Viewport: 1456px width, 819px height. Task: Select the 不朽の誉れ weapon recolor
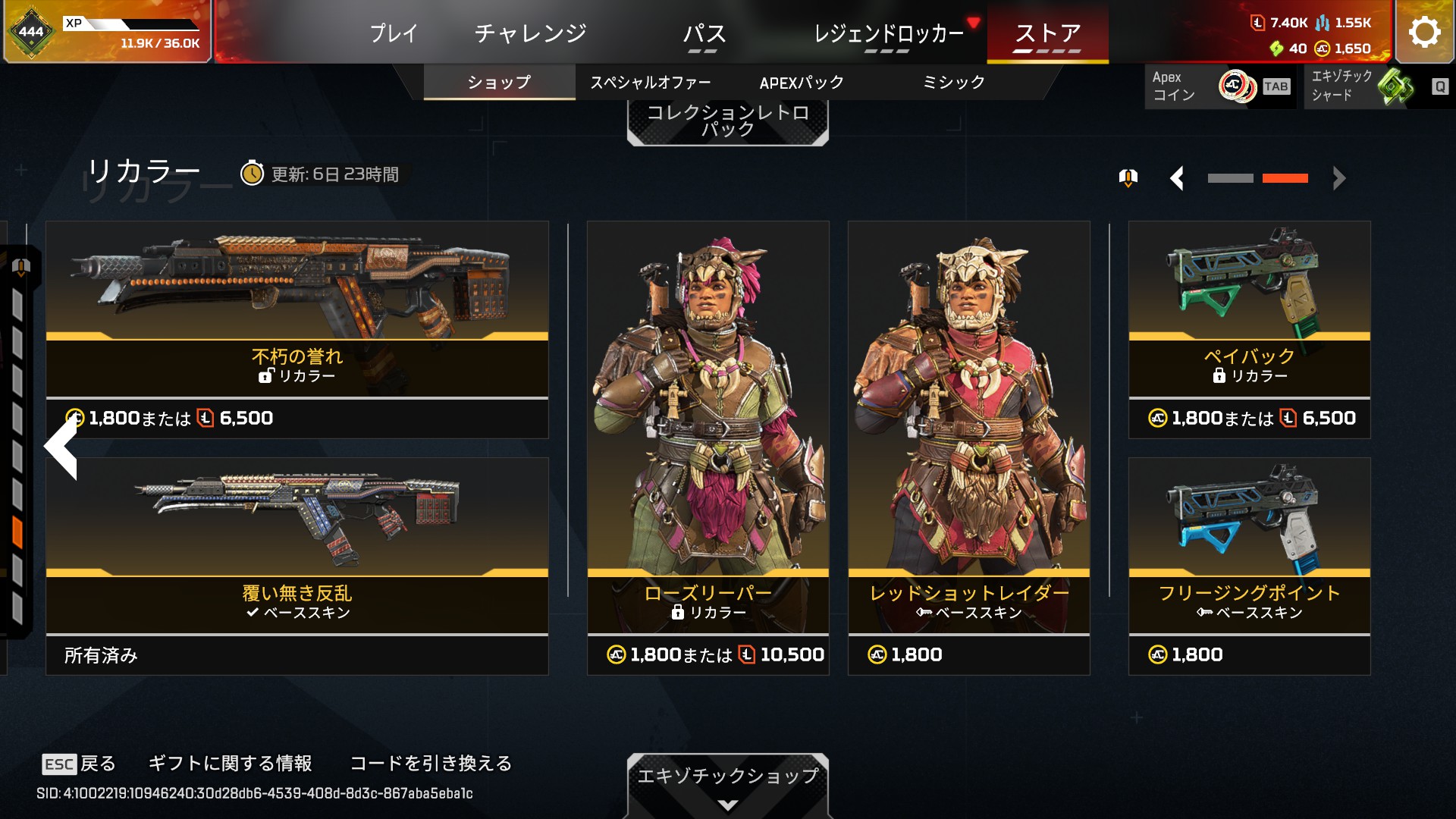(x=297, y=329)
